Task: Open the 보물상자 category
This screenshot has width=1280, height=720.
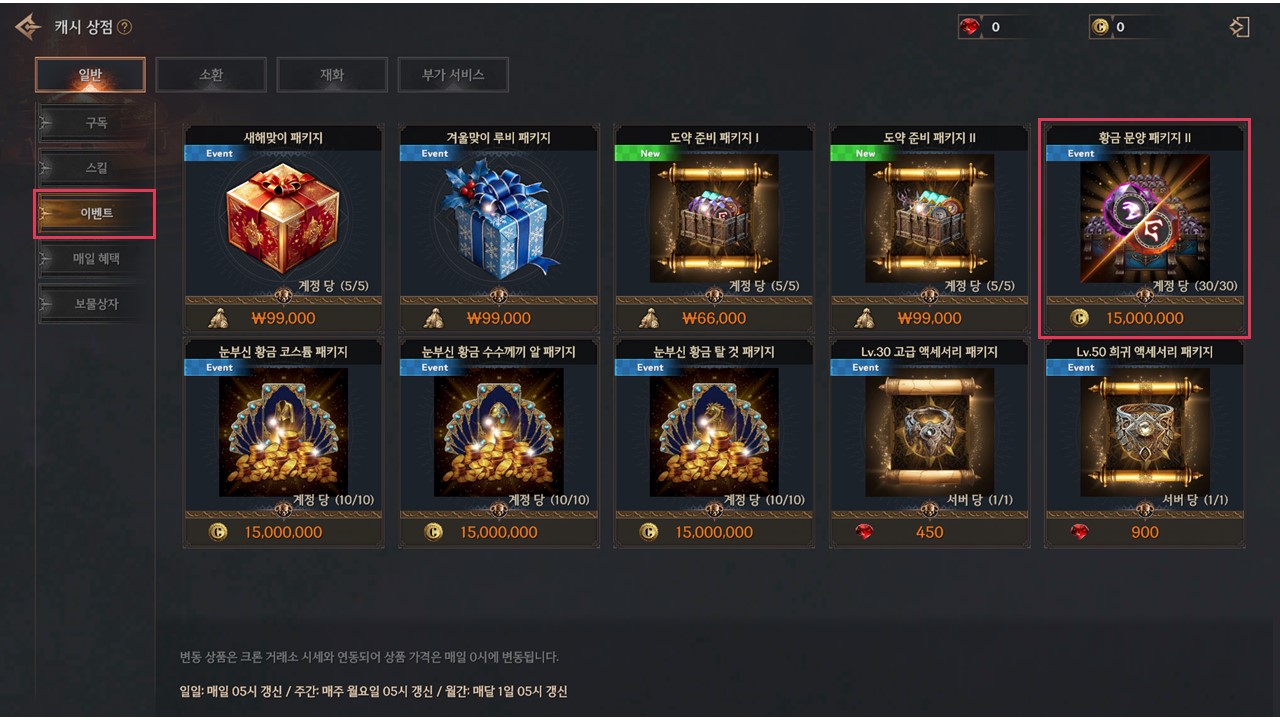Action: point(96,304)
